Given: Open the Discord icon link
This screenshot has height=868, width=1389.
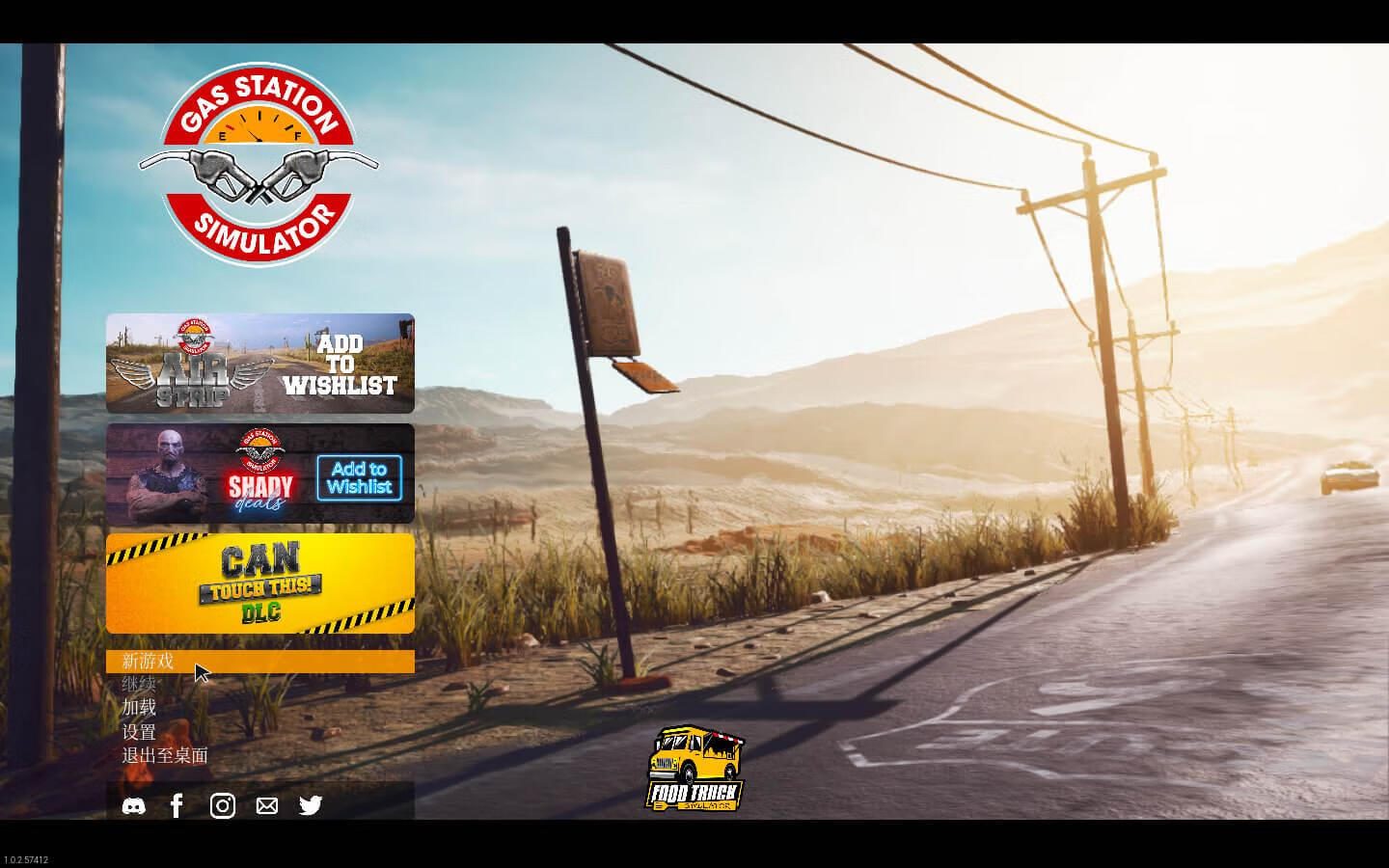Looking at the screenshot, I should (134, 806).
